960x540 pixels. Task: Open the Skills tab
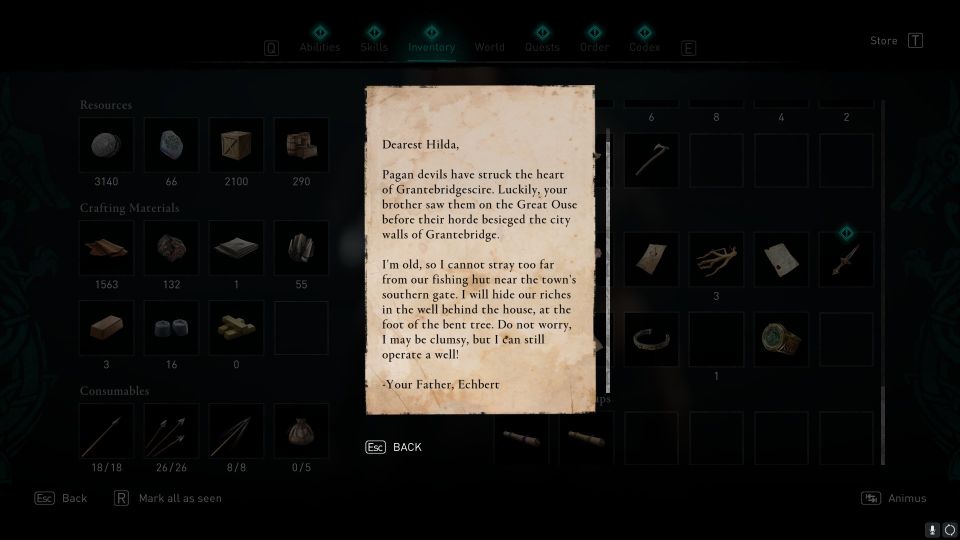374,47
